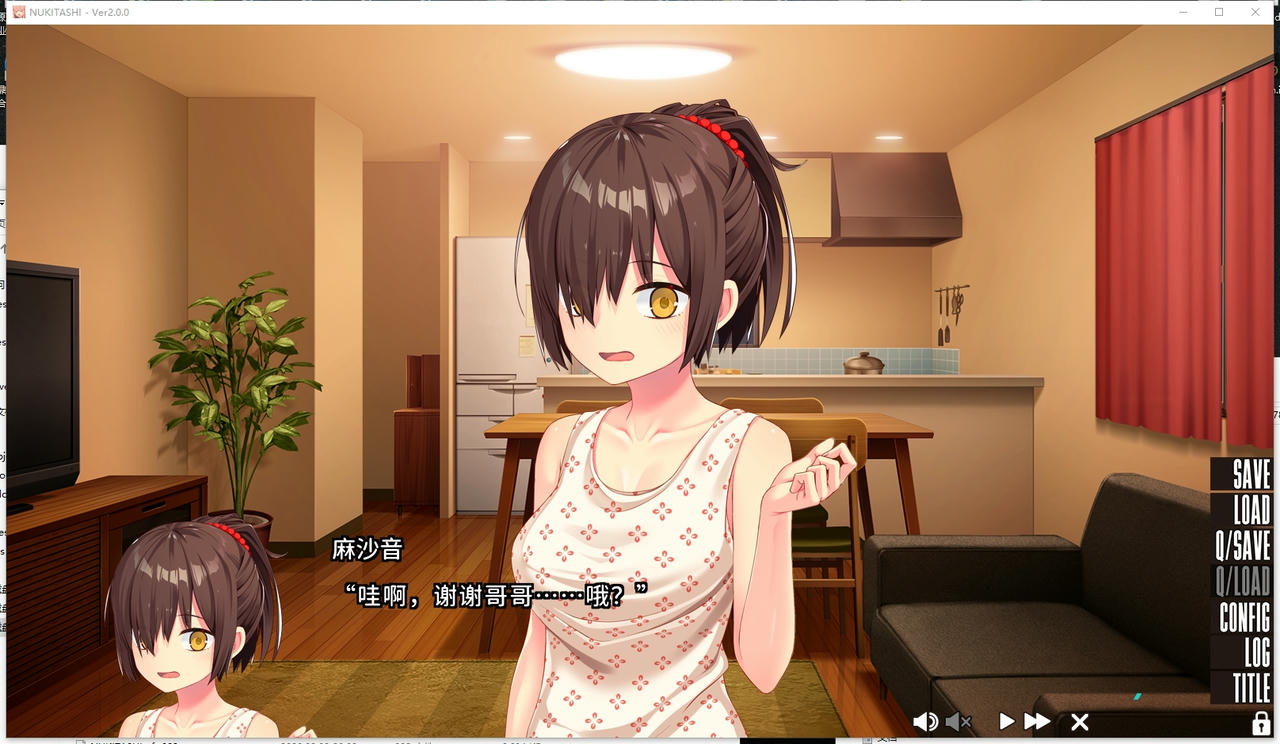This screenshot has width=1280, height=744.
Task: Click the muted speaker icon
Action: (x=957, y=721)
